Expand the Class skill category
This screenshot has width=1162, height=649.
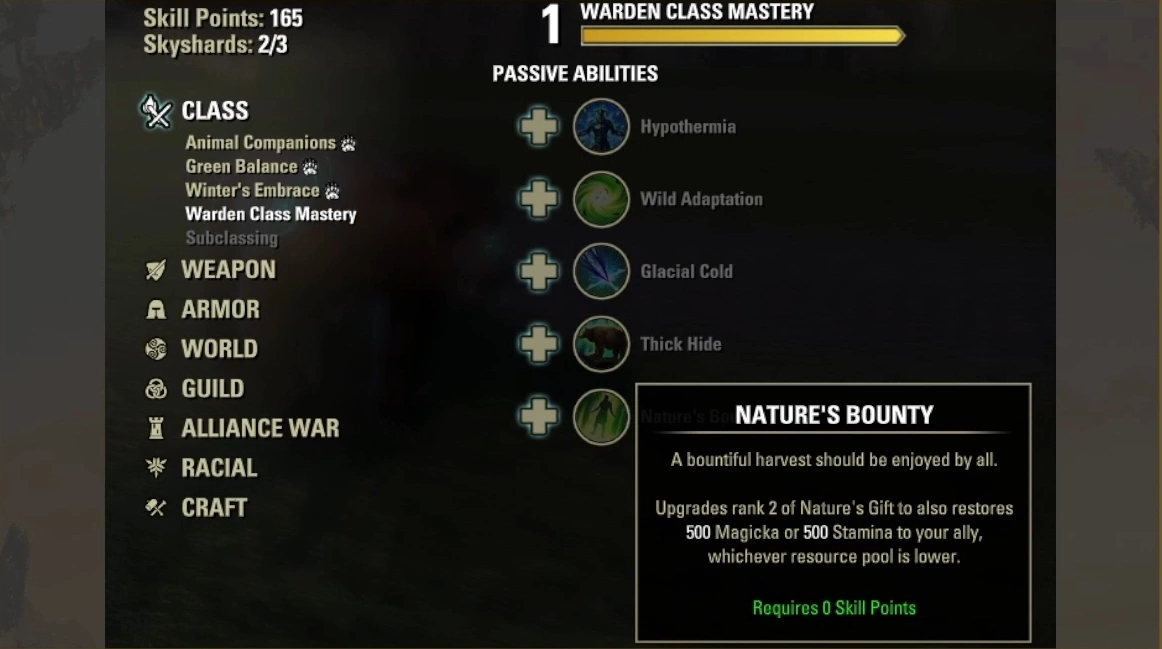coord(214,111)
